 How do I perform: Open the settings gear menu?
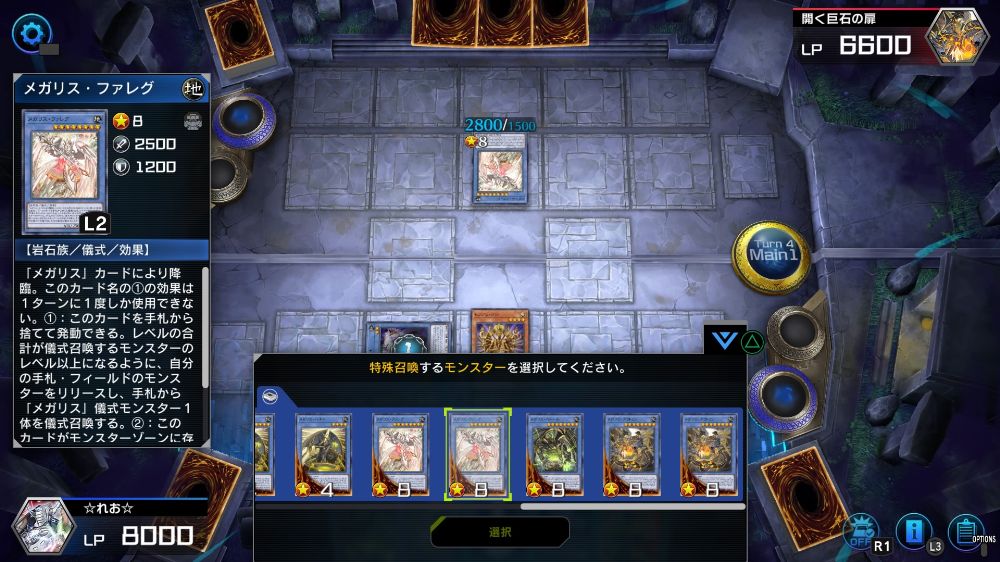click(31, 33)
